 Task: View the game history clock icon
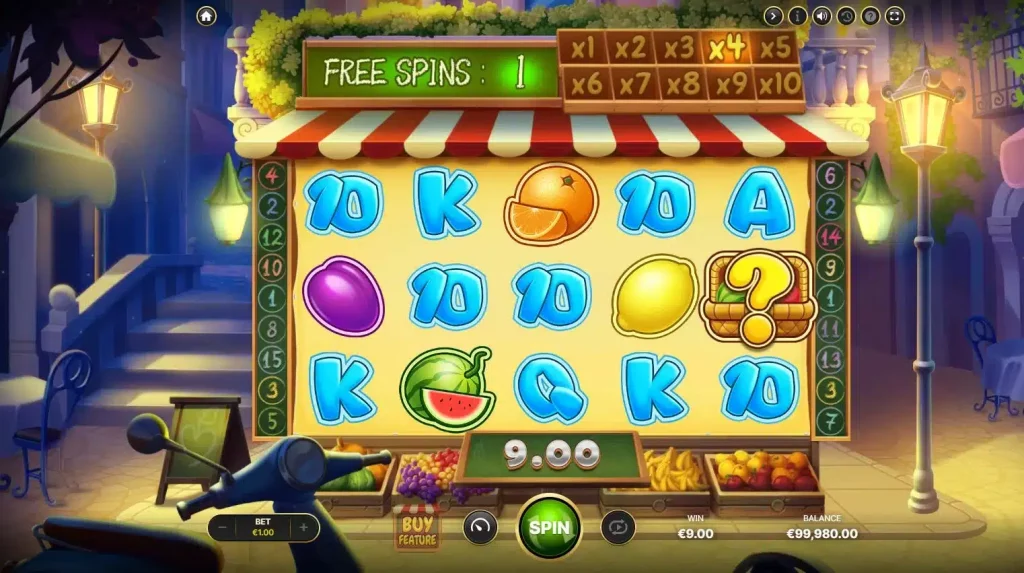(846, 16)
